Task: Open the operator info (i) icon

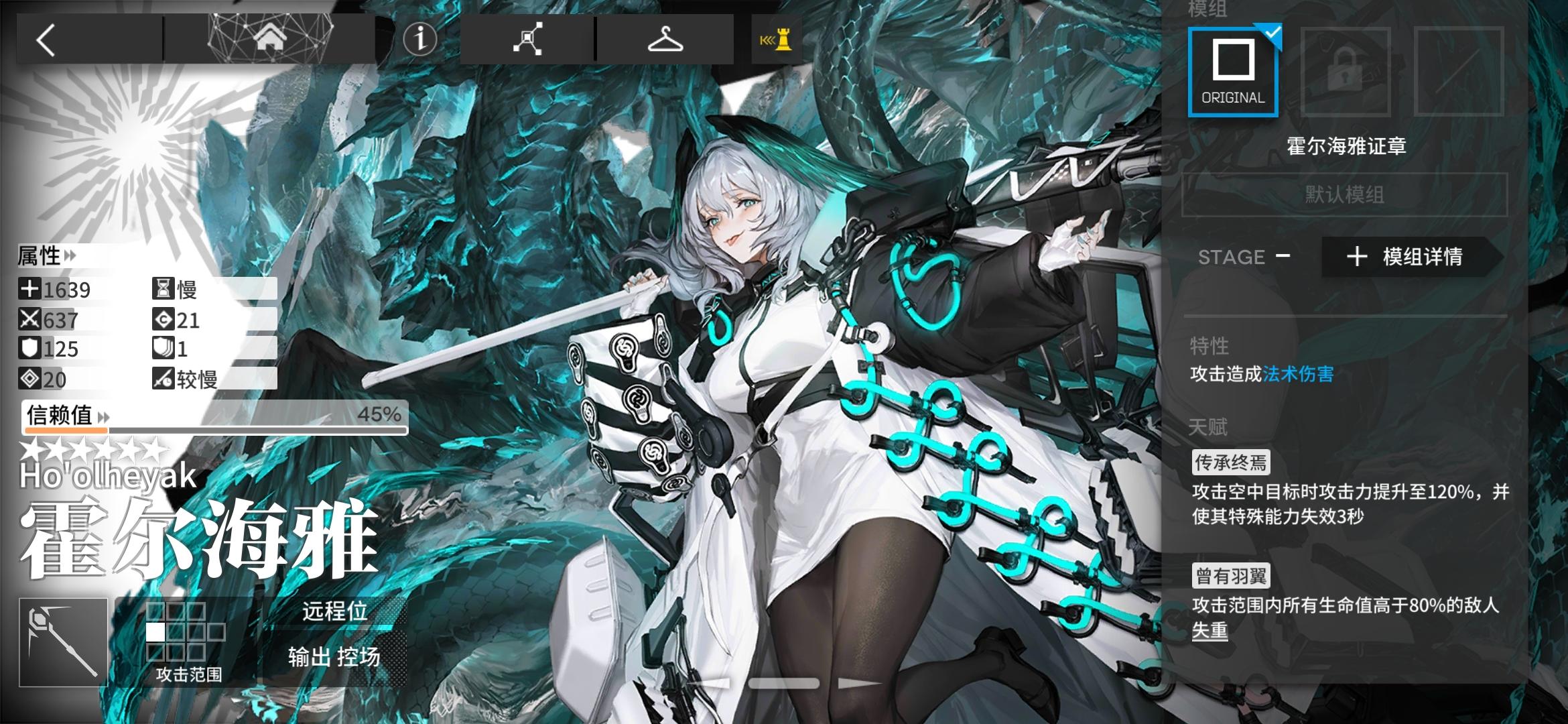Action: click(420, 38)
